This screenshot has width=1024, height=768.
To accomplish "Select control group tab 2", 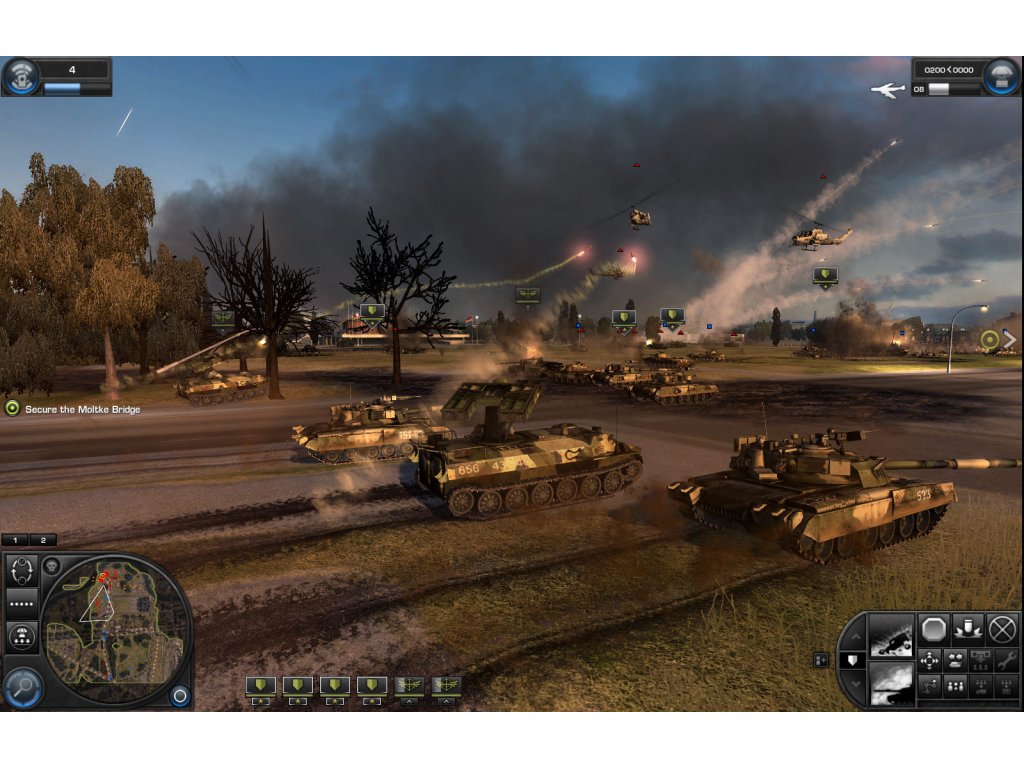I will tap(43, 540).
